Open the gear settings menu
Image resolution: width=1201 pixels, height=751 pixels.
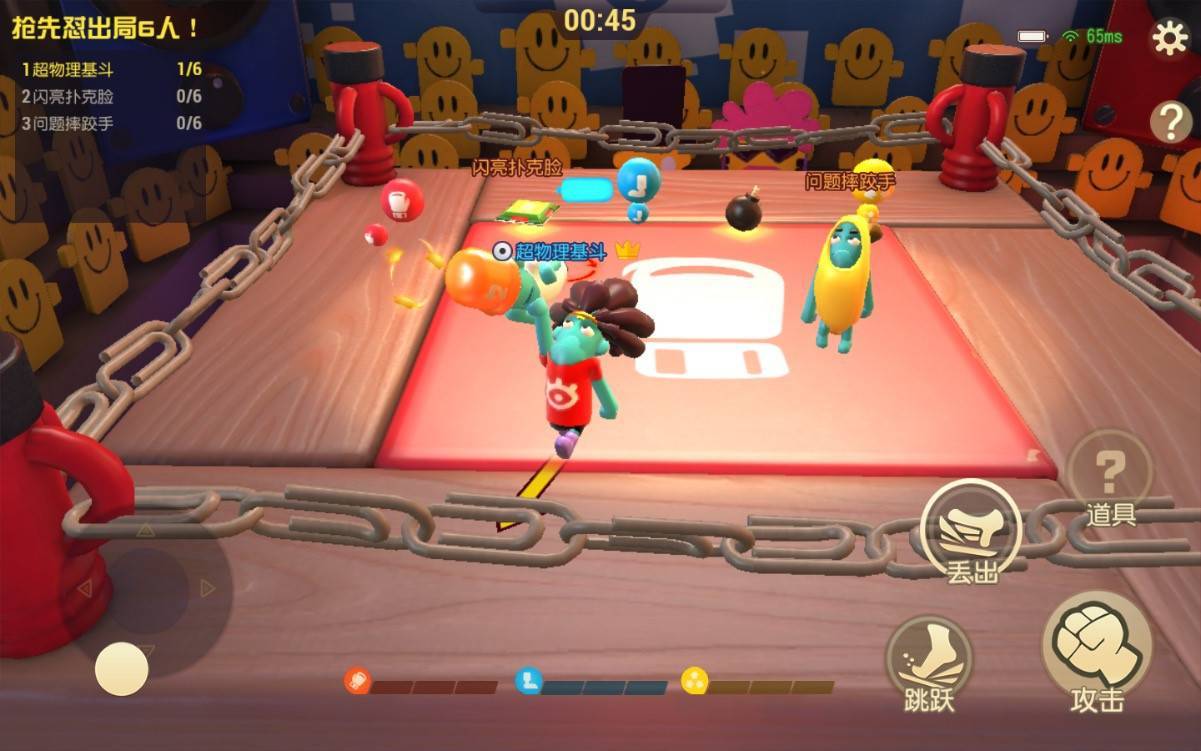(x=1169, y=38)
